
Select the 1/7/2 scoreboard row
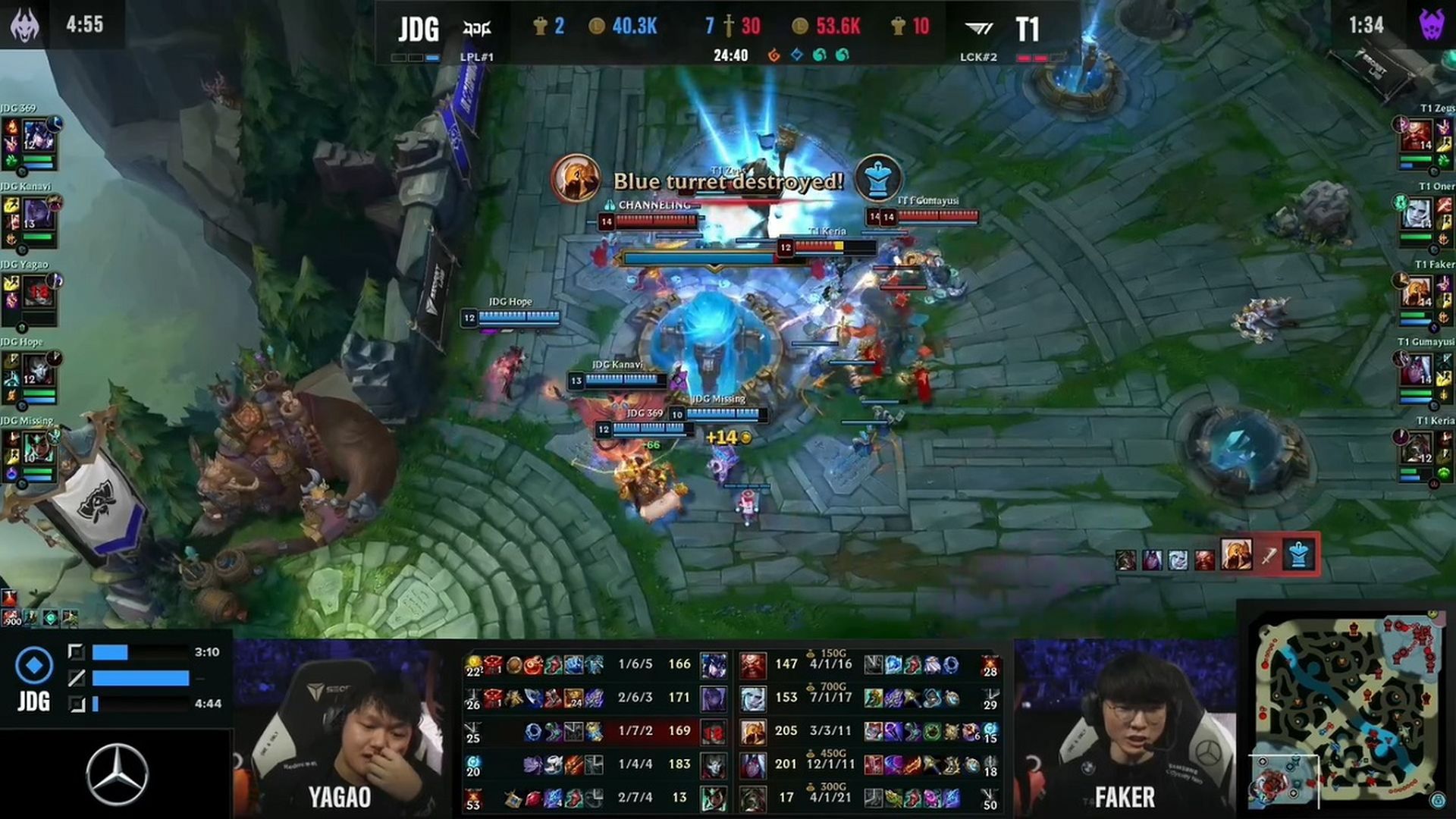[x=635, y=731]
